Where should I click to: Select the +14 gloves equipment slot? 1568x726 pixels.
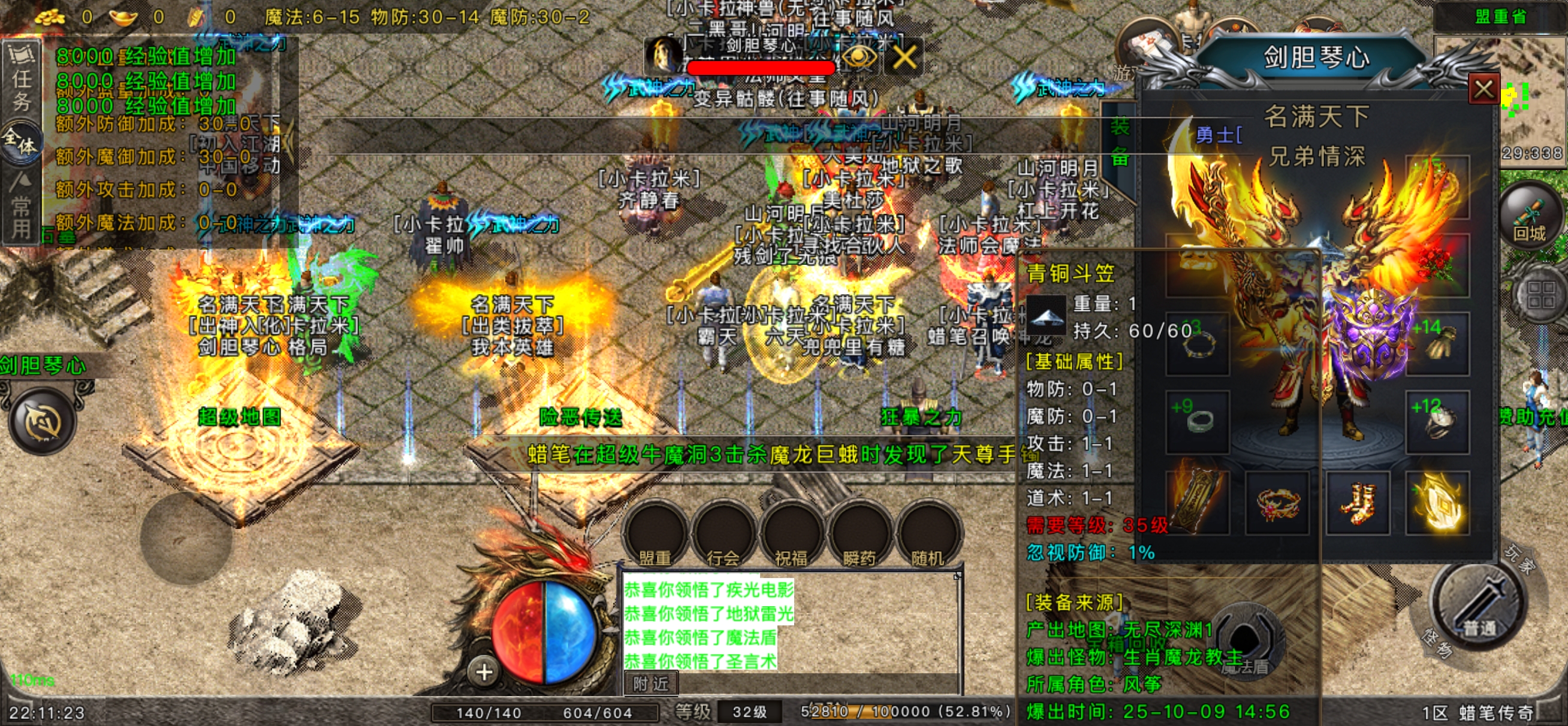(1437, 343)
